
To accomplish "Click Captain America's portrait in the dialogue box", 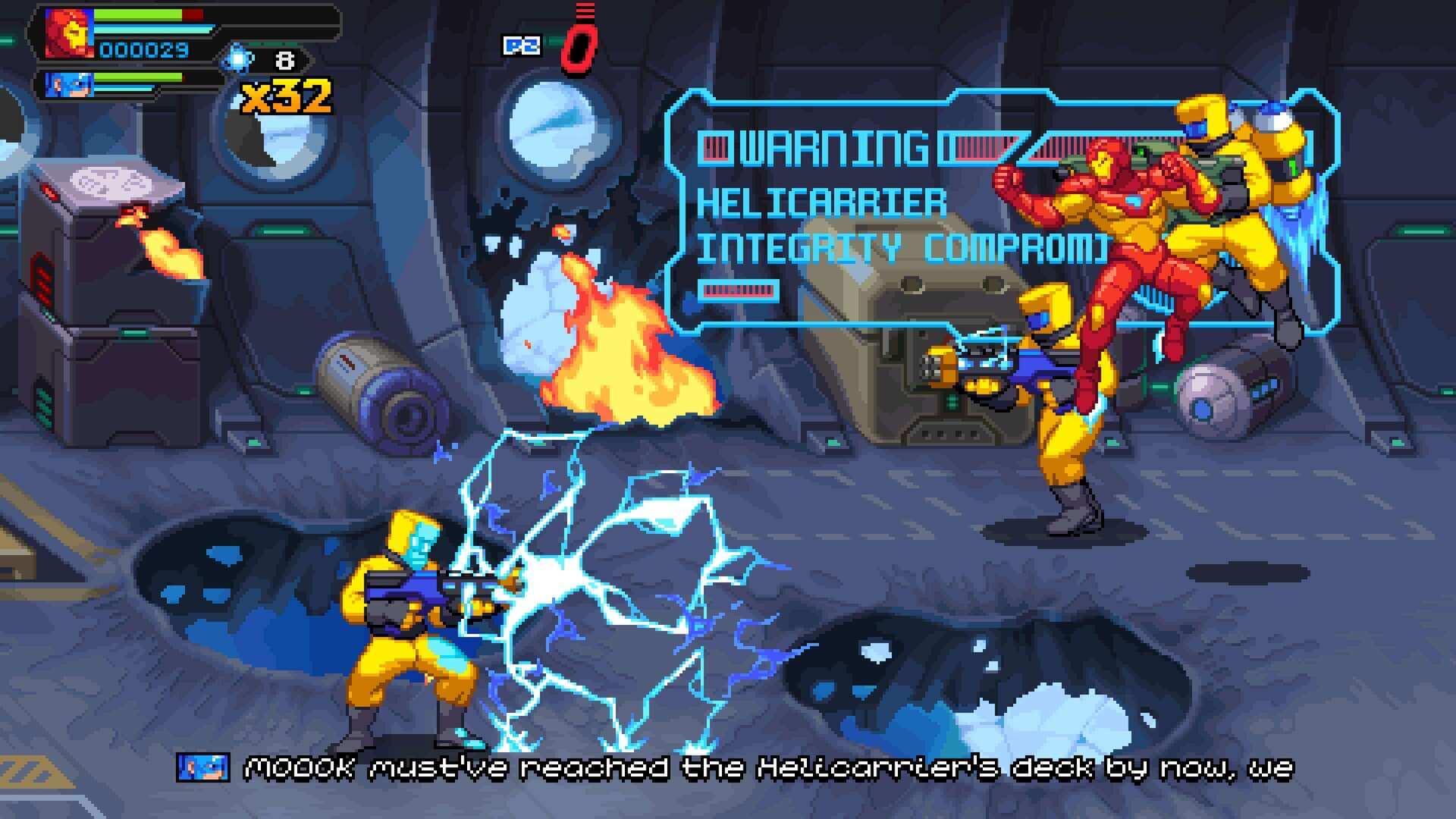I will [x=202, y=769].
